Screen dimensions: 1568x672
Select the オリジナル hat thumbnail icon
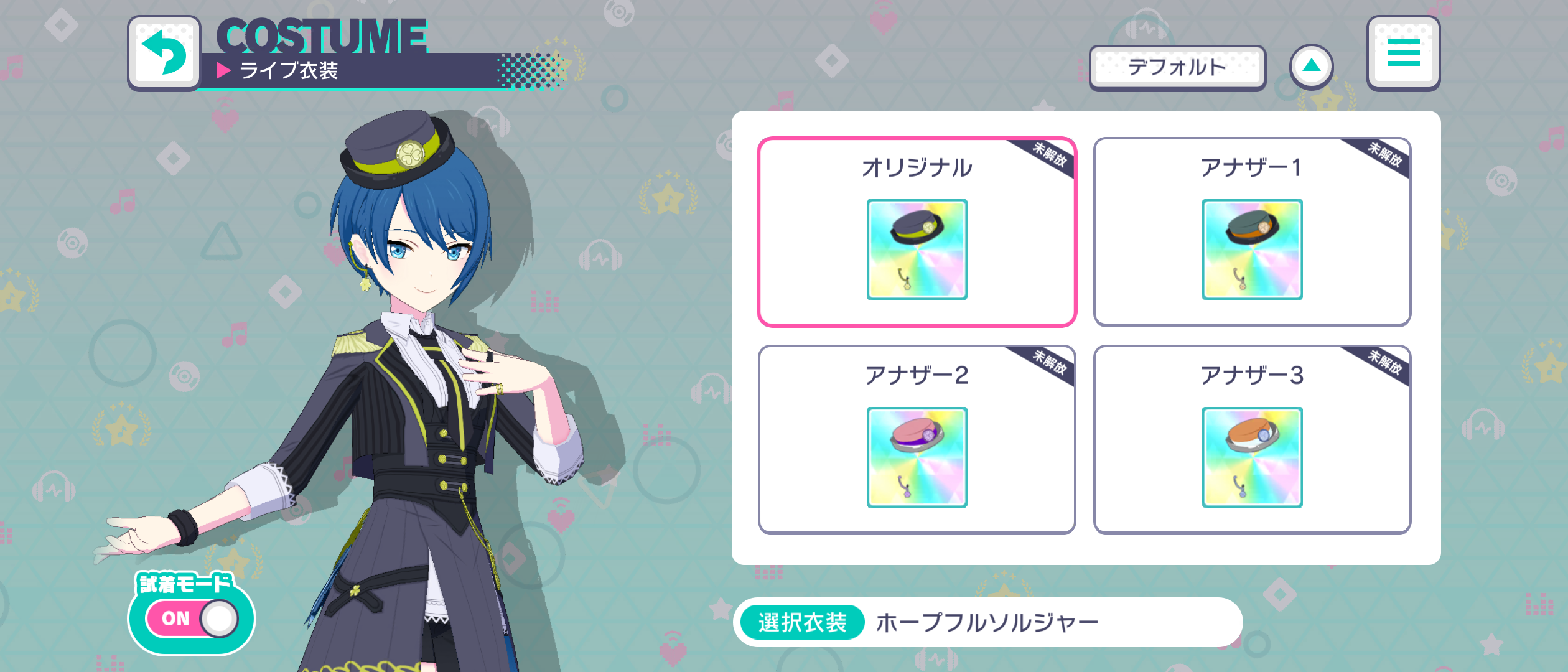[917, 251]
